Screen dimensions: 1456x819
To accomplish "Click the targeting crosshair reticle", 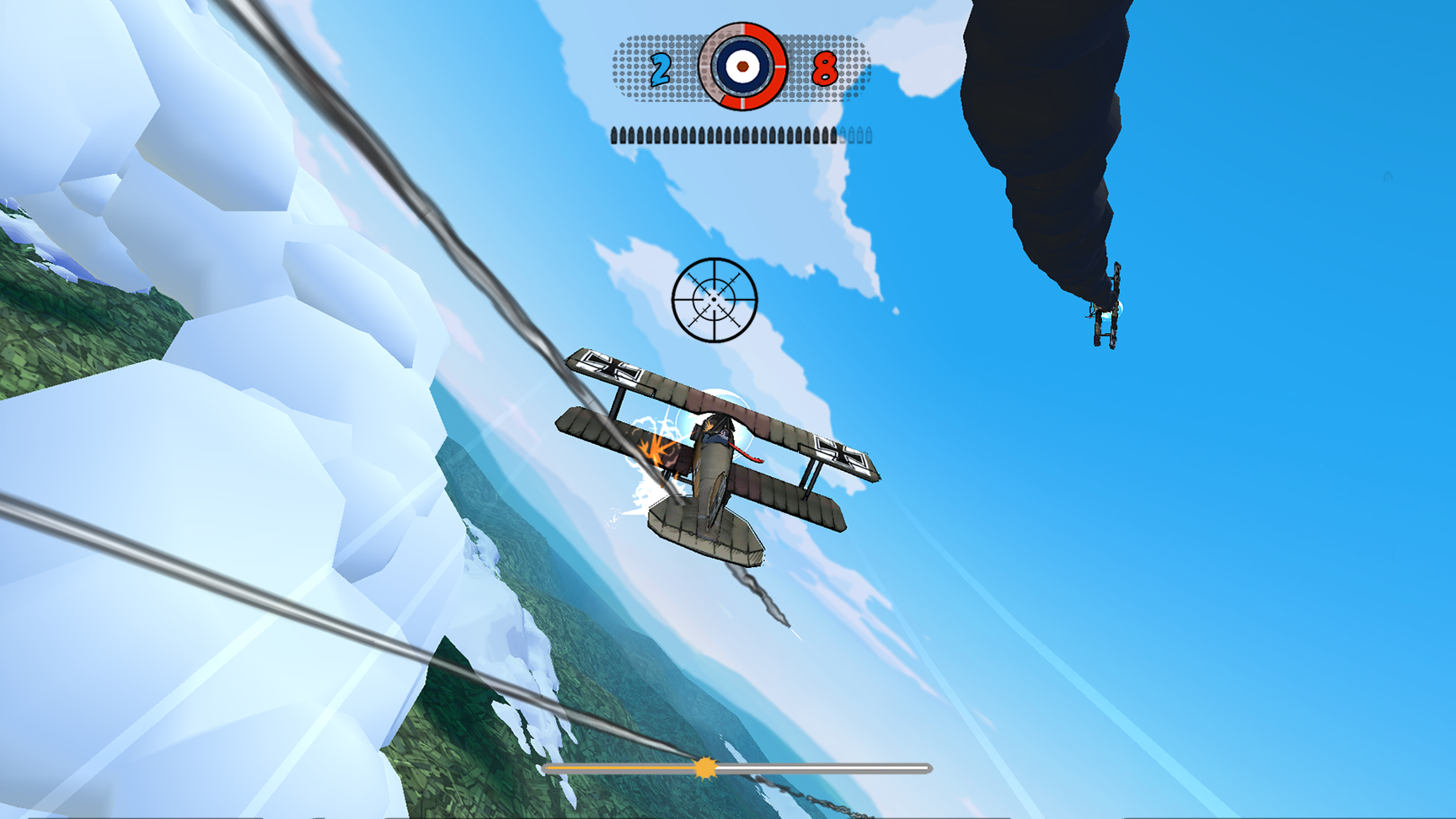I will (715, 301).
